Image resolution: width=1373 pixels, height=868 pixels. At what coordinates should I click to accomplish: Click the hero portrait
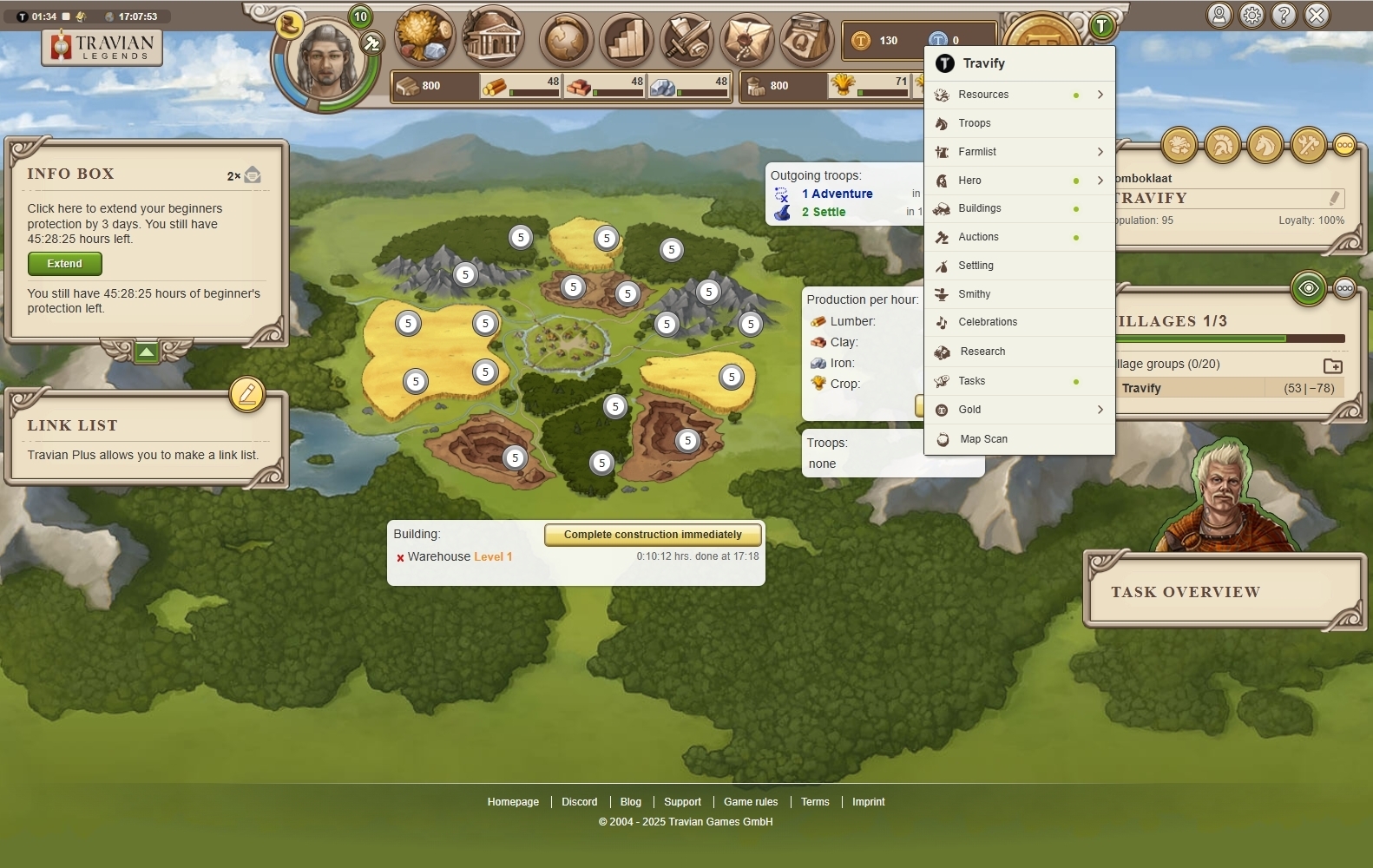[x=326, y=62]
